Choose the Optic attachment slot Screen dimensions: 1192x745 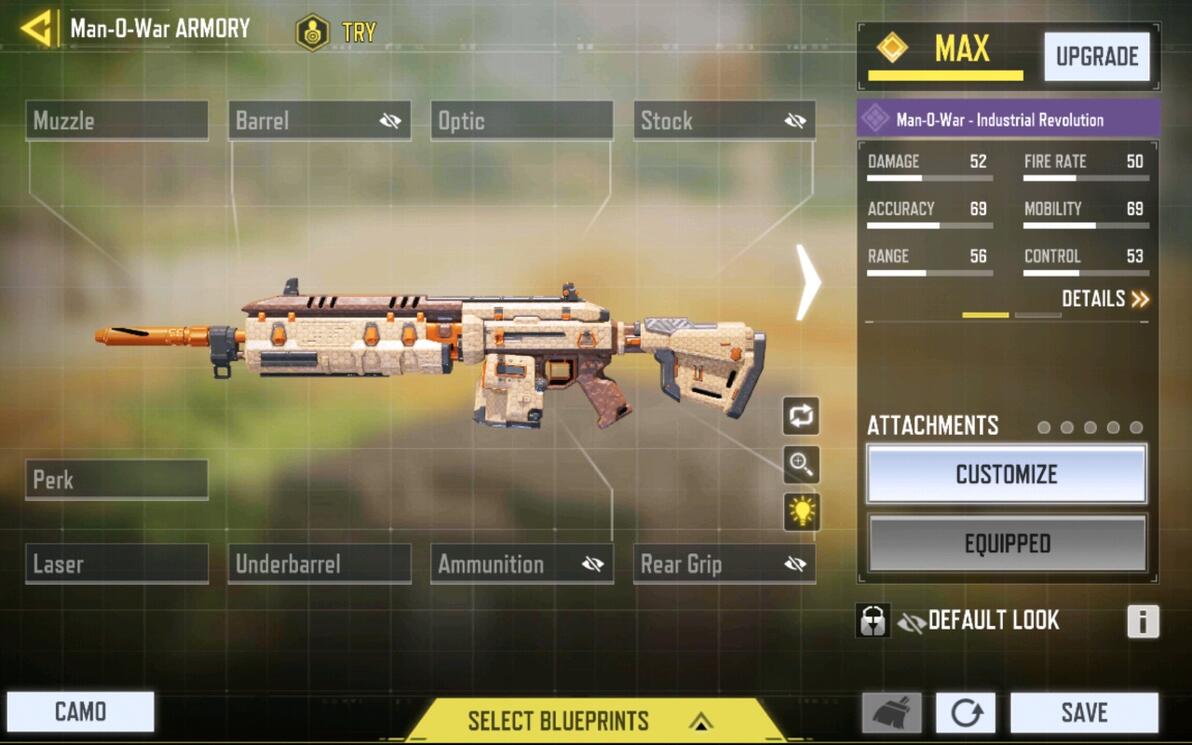(x=521, y=121)
